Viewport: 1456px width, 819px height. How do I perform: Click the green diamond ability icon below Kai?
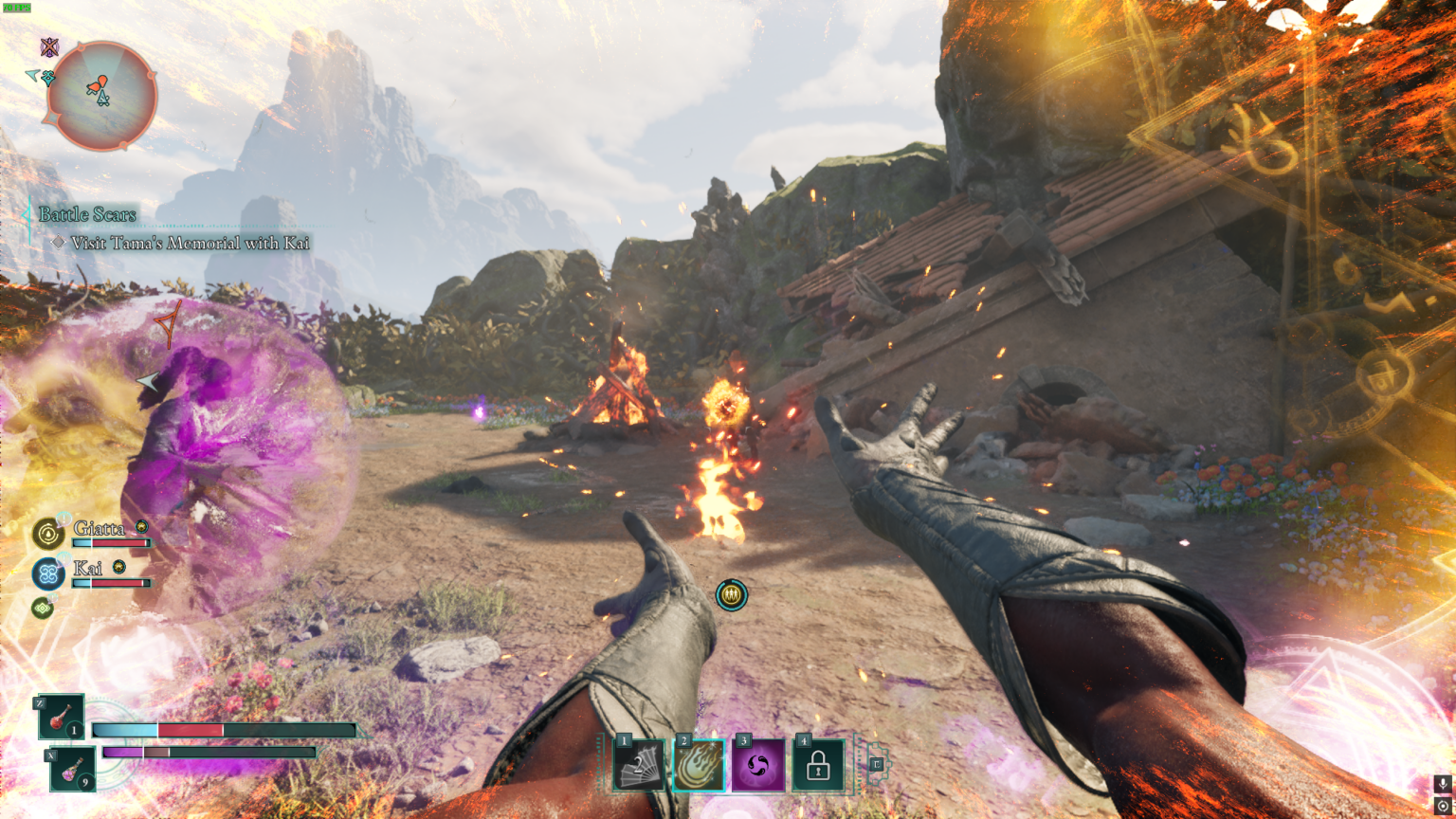coord(43,607)
